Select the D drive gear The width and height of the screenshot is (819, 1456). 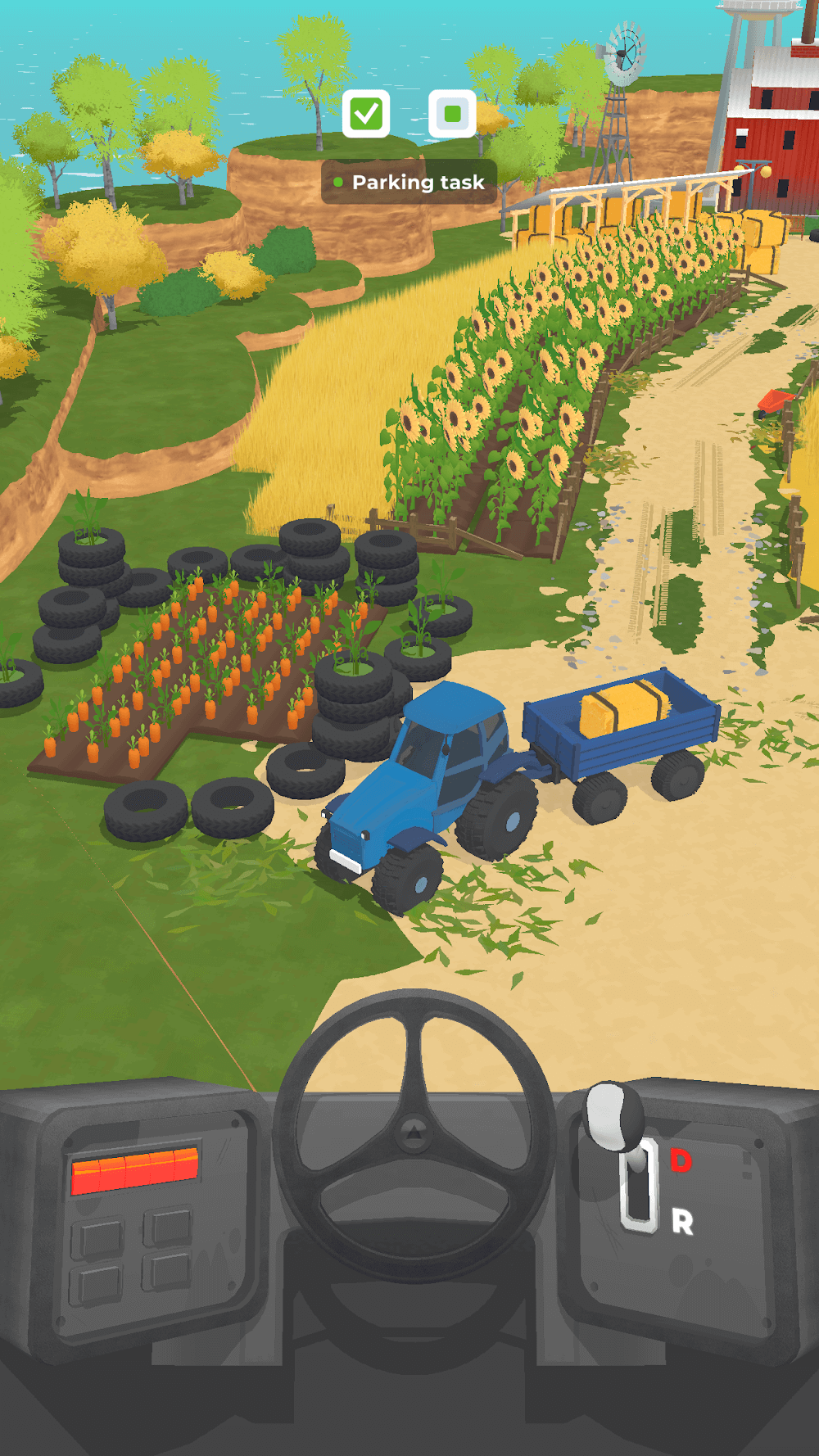[681, 1160]
